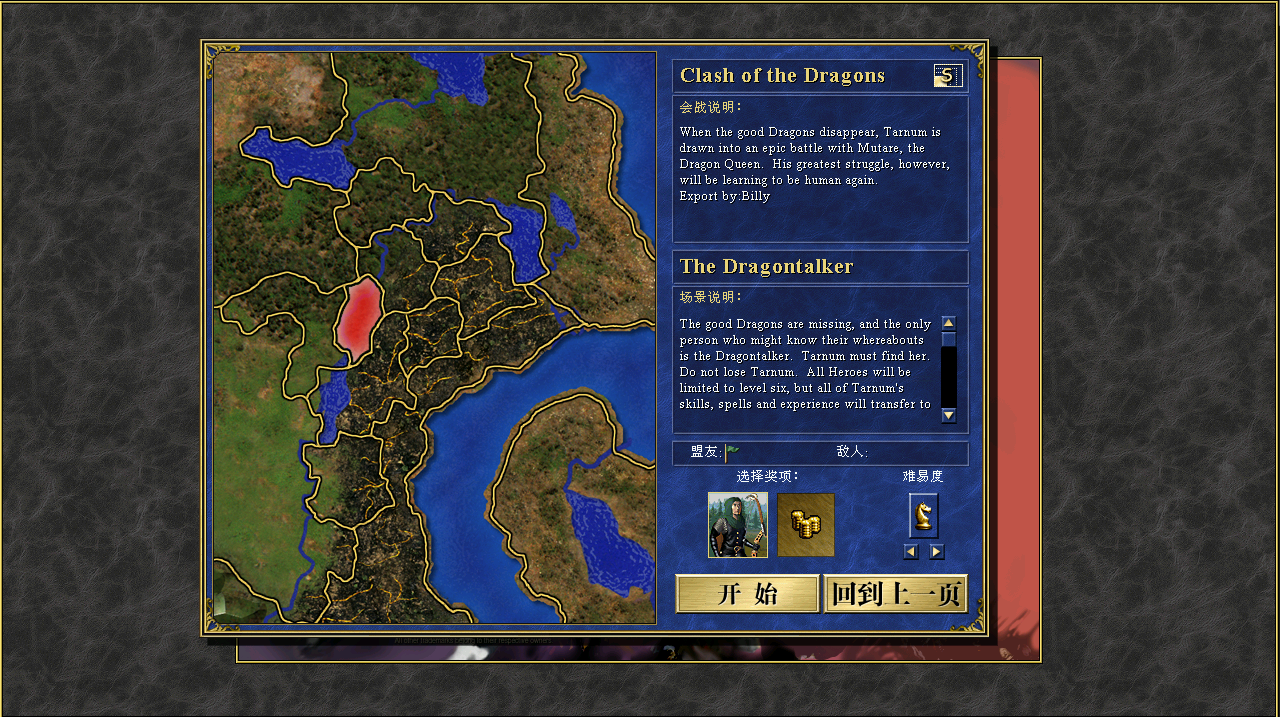Click the S icon beside campaign title
The width and height of the screenshot is (1280, 717).
948,76
